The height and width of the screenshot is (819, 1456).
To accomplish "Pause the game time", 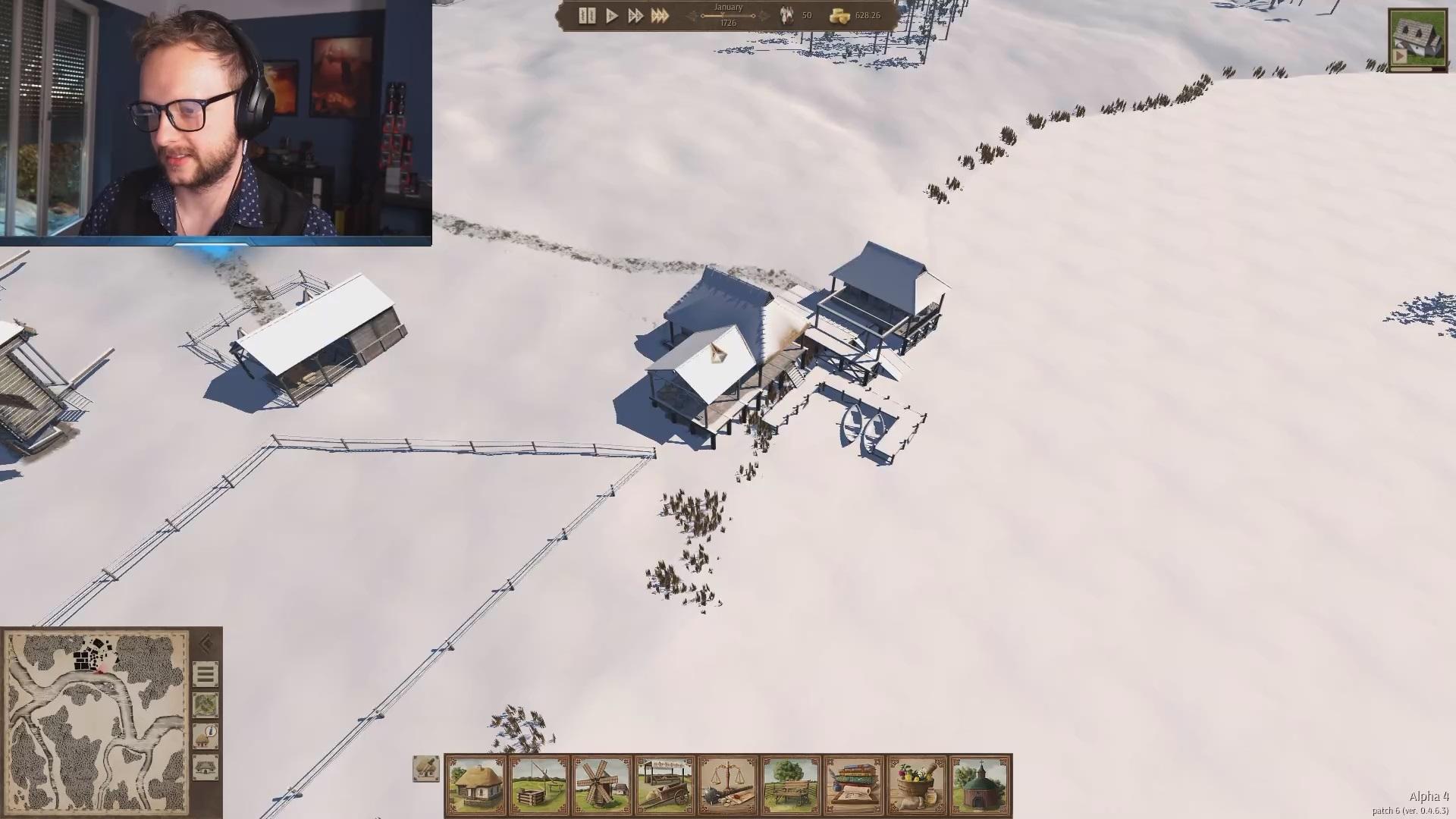I will pyautogui.click(x=587, y=16).
